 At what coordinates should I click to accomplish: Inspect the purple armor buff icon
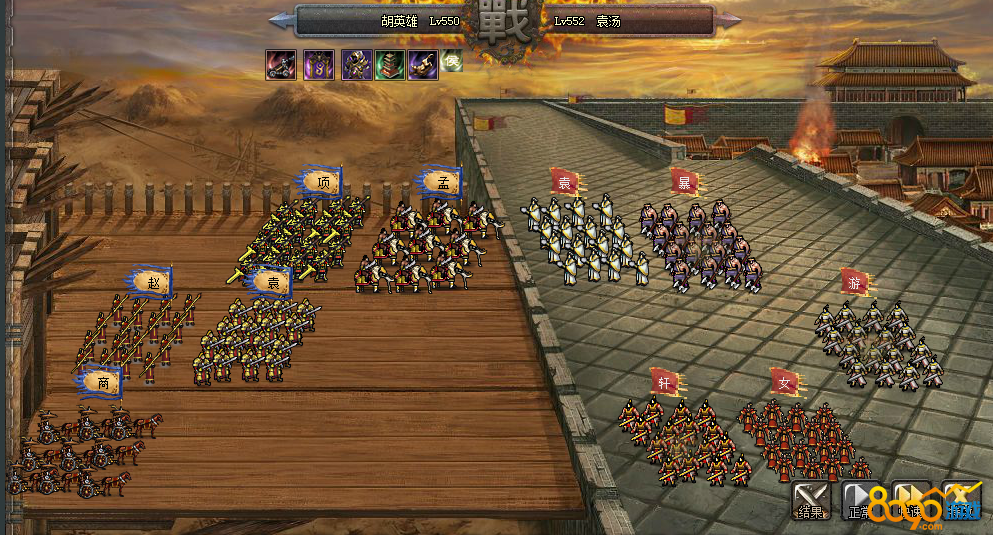357,65
